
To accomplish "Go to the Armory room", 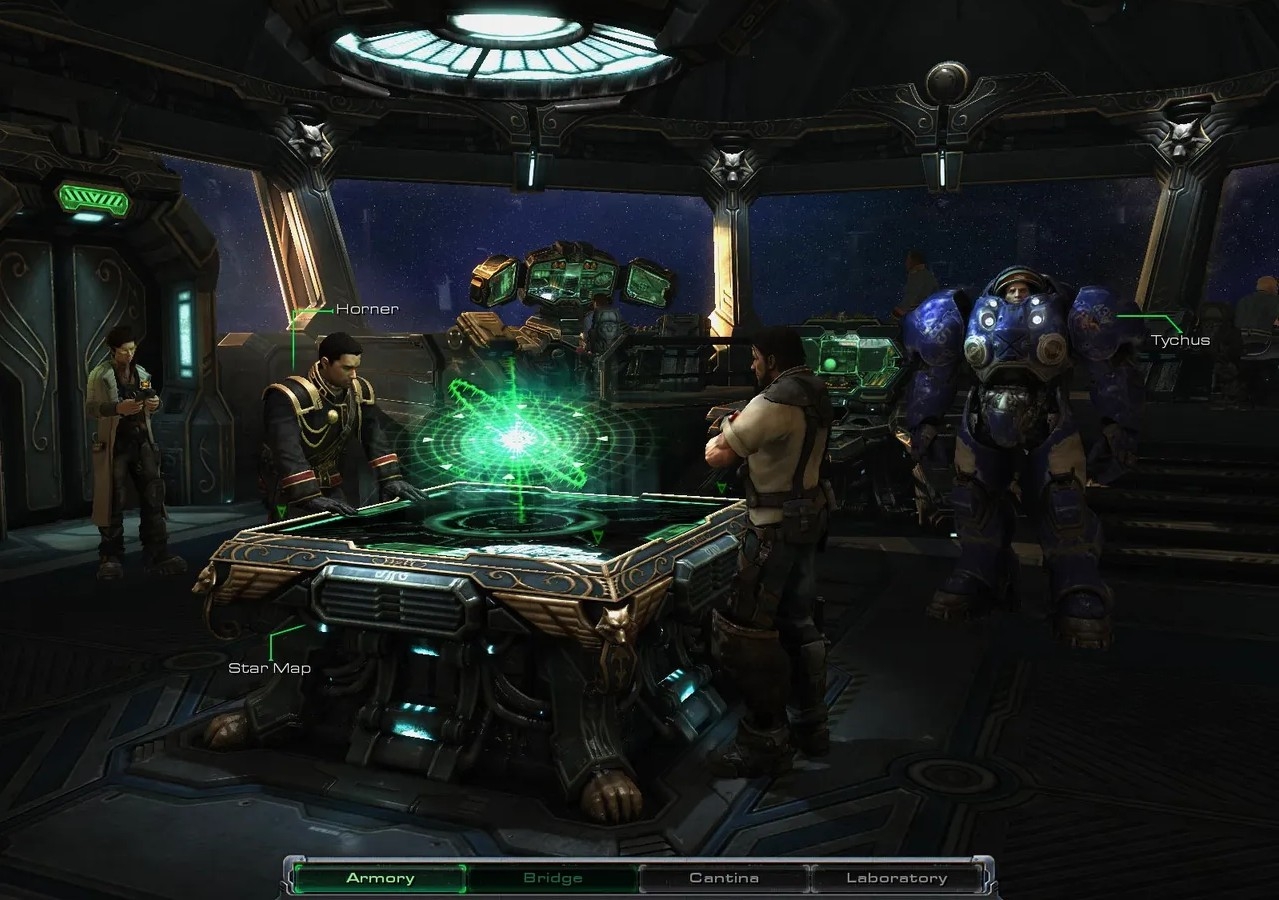I will (380, 878).
